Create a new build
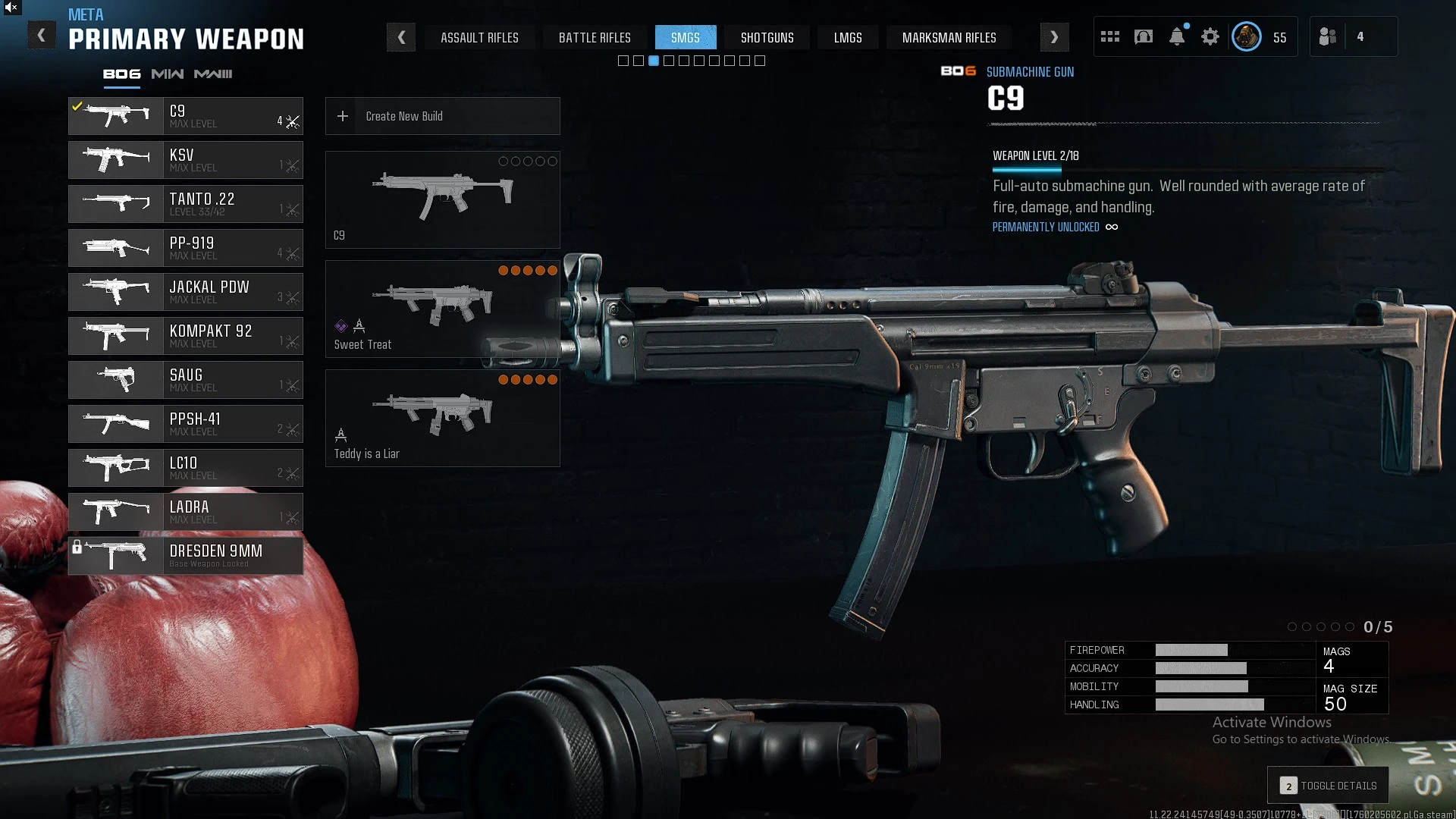 click(x=442, y=116)
